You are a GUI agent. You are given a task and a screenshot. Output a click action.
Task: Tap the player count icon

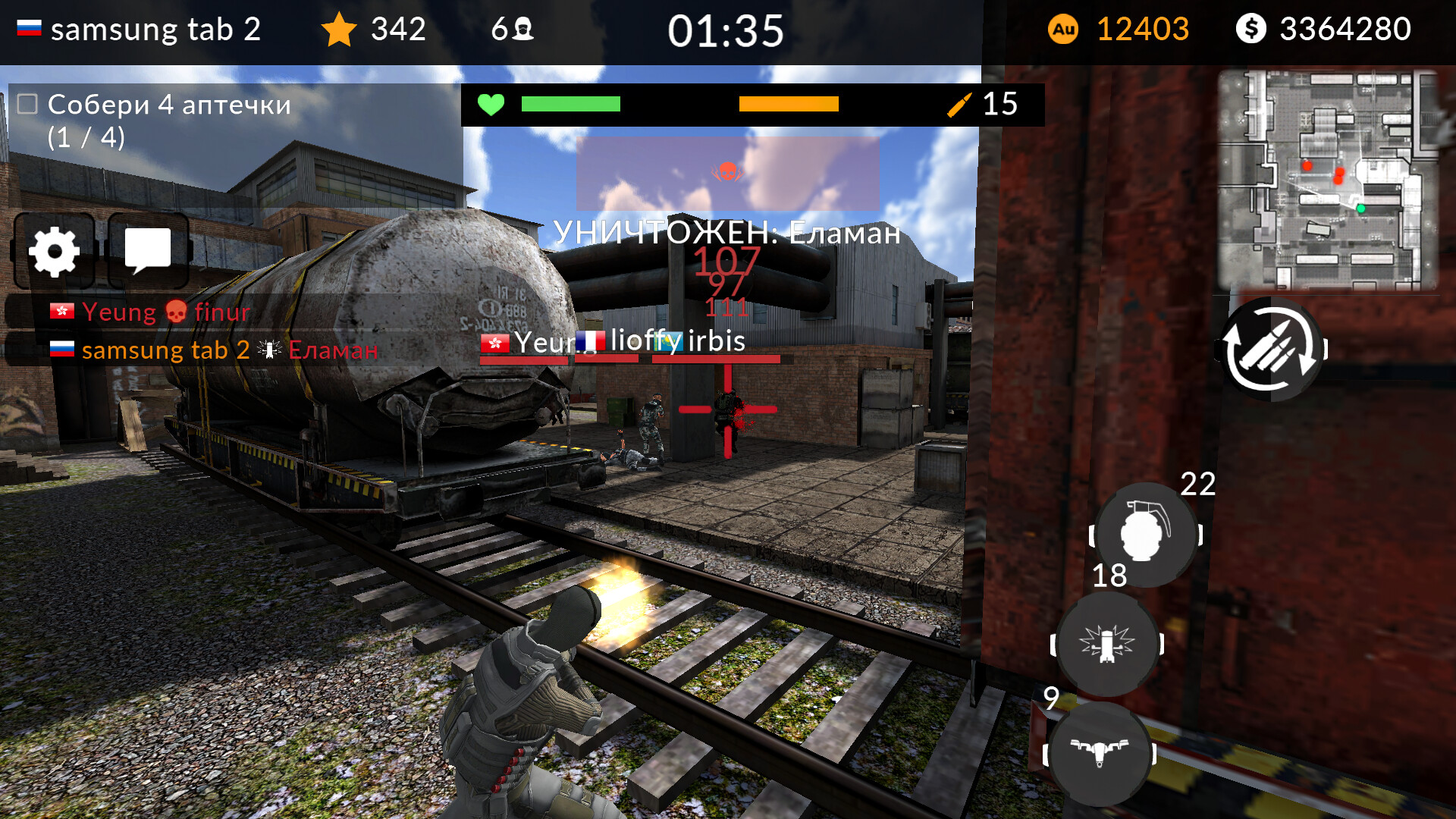[x=520, y=28]
